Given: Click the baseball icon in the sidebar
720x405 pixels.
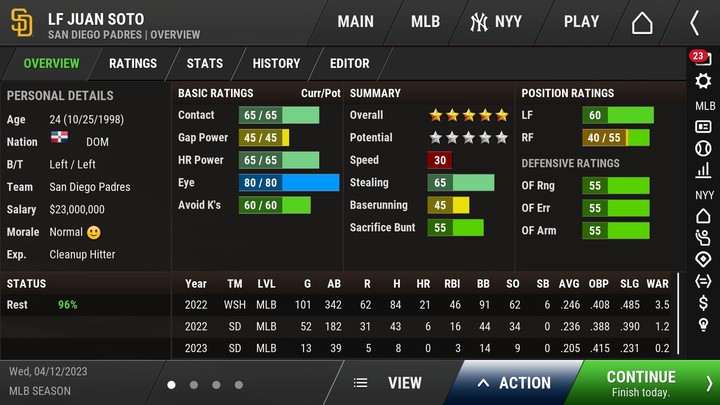Looking at the screenshot, I should [x=703, y=148].
